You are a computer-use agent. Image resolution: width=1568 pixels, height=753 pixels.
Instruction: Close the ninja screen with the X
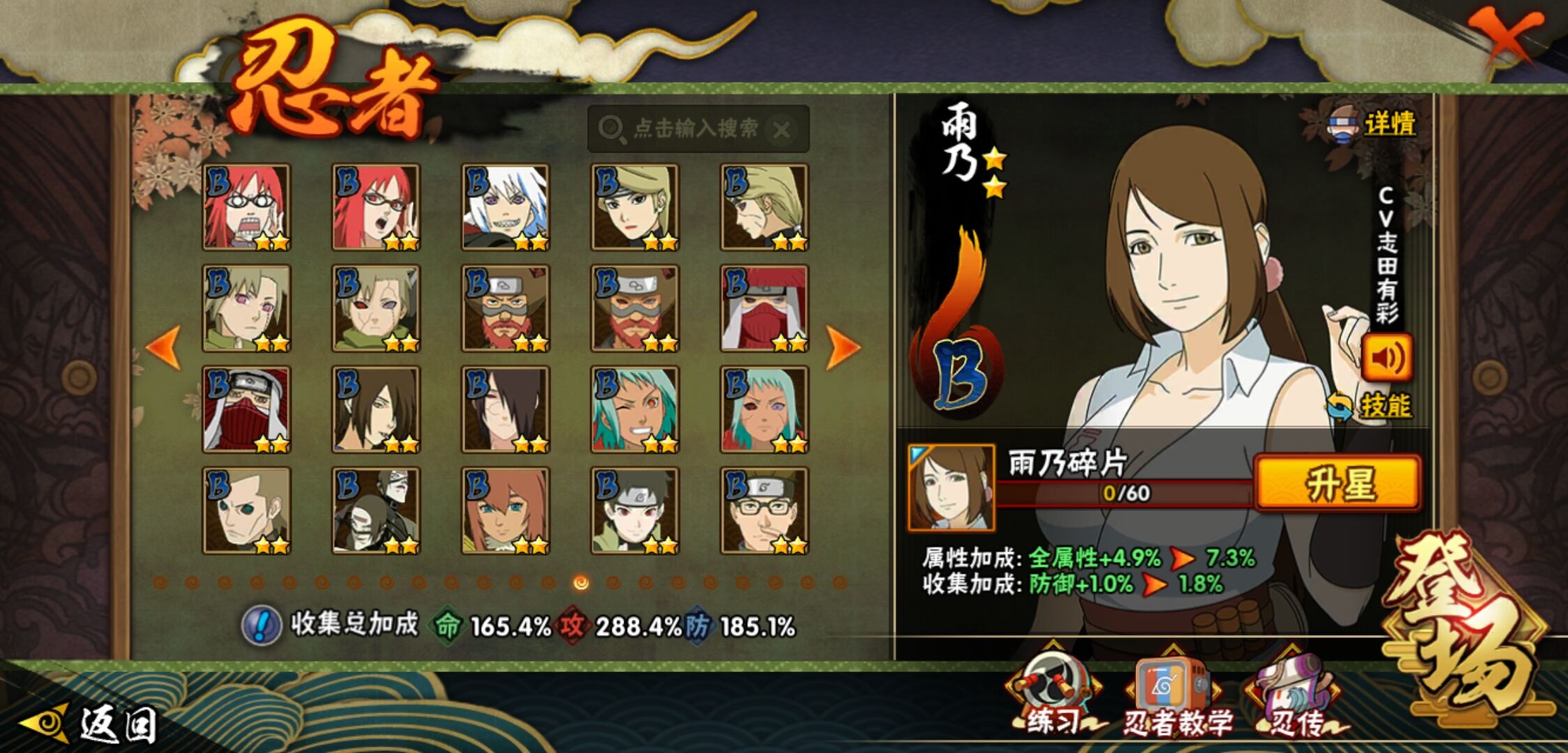[1505, 36]
